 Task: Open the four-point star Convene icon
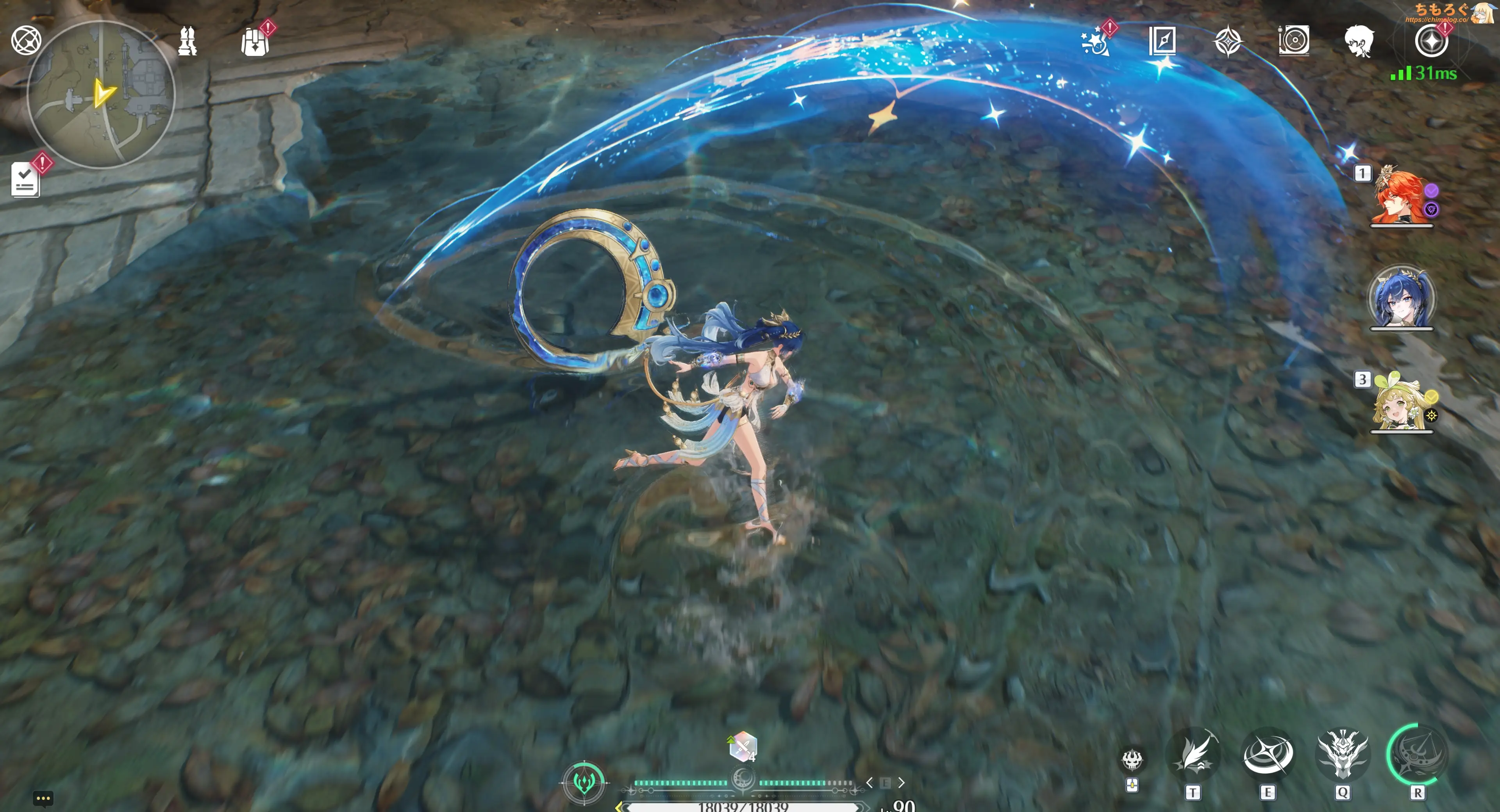tap(1228, 41)
